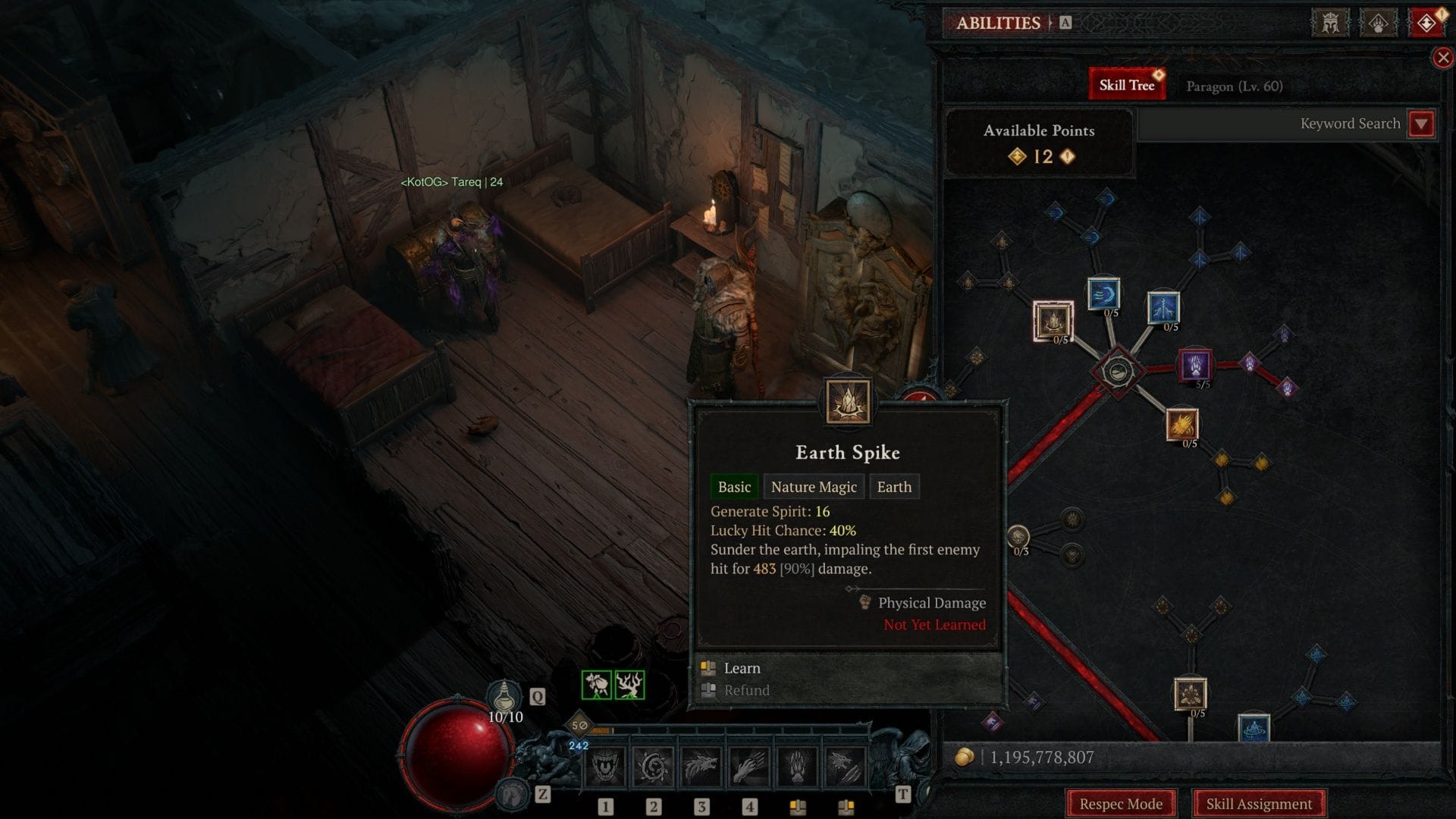The image size is (1456, 819).
Task: Enter Respec Mode
Action: (x=1121, y=803)
